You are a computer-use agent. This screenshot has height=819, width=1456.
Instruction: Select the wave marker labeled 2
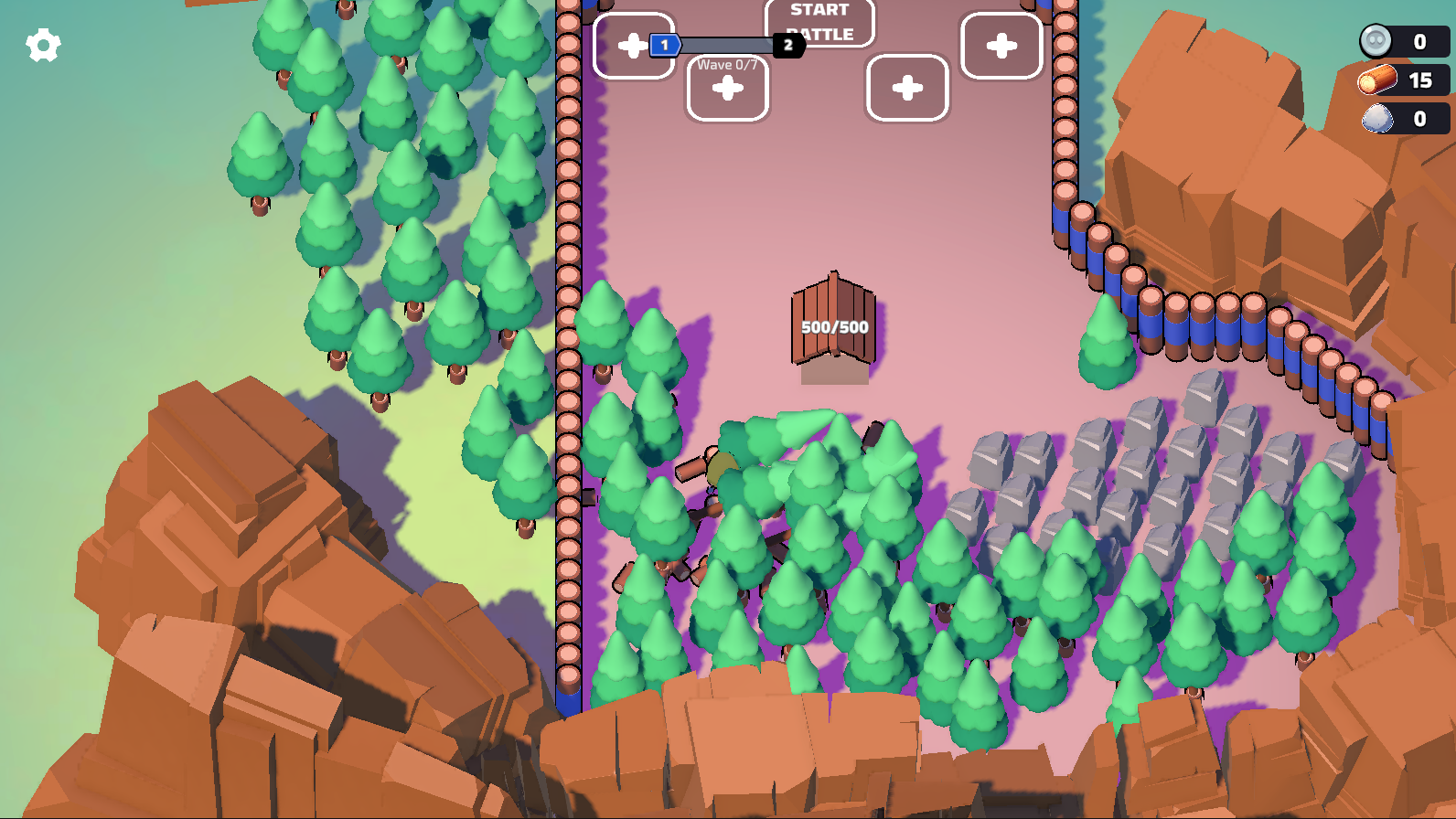788,46
